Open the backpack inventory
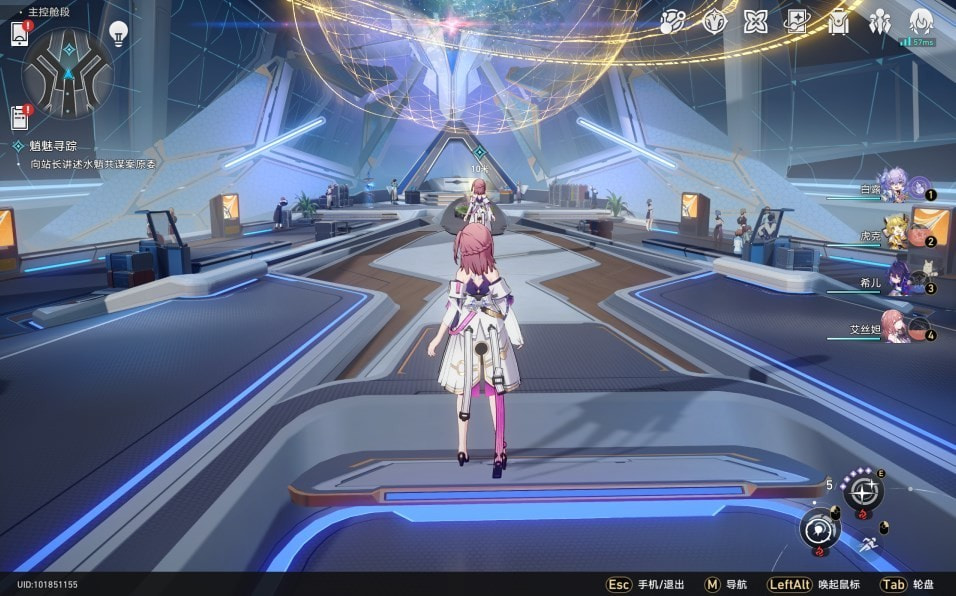This screenshot has width=956, height=596. click(839, 21)
